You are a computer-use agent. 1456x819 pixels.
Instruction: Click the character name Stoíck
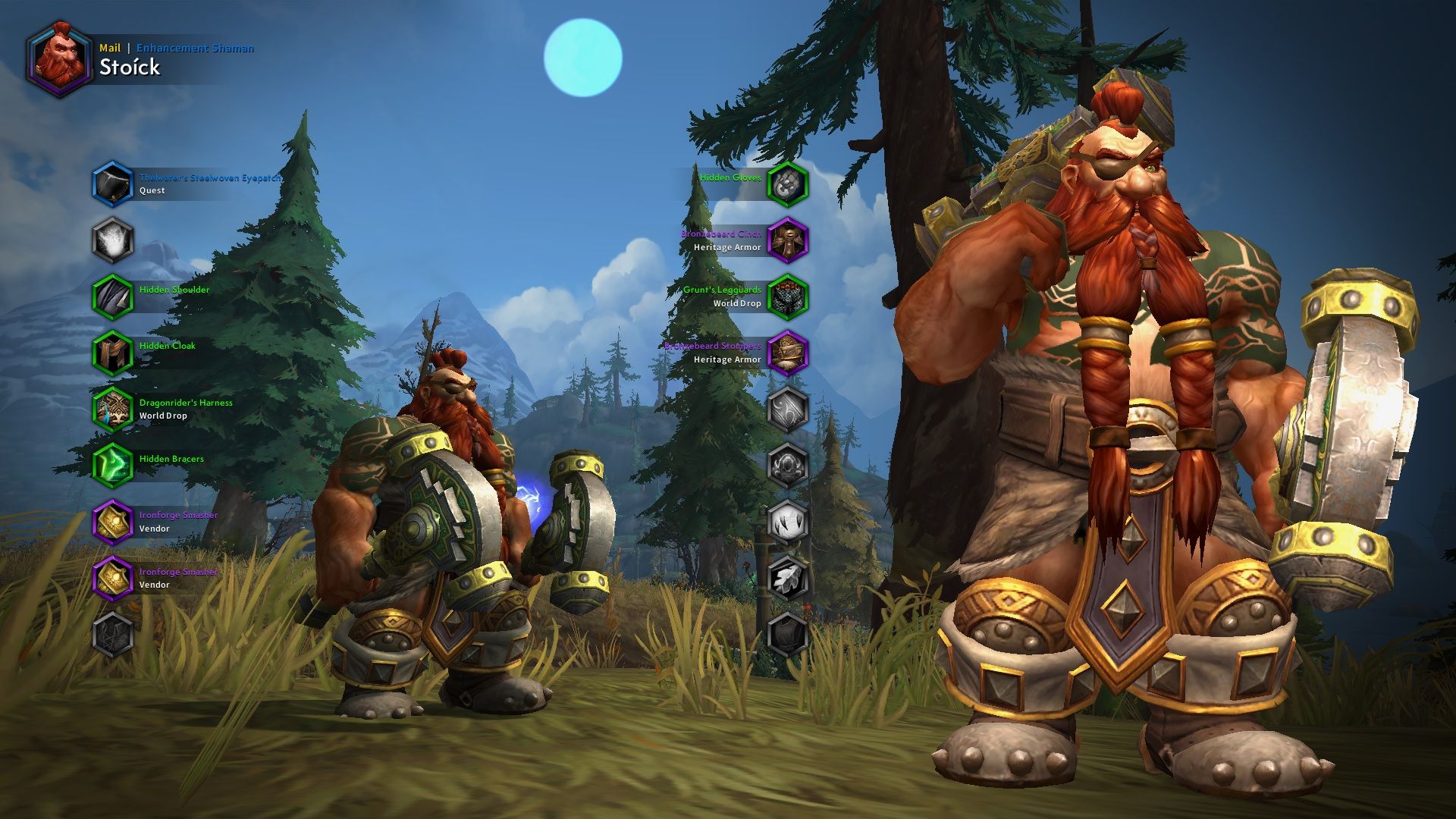click(130, 67)
